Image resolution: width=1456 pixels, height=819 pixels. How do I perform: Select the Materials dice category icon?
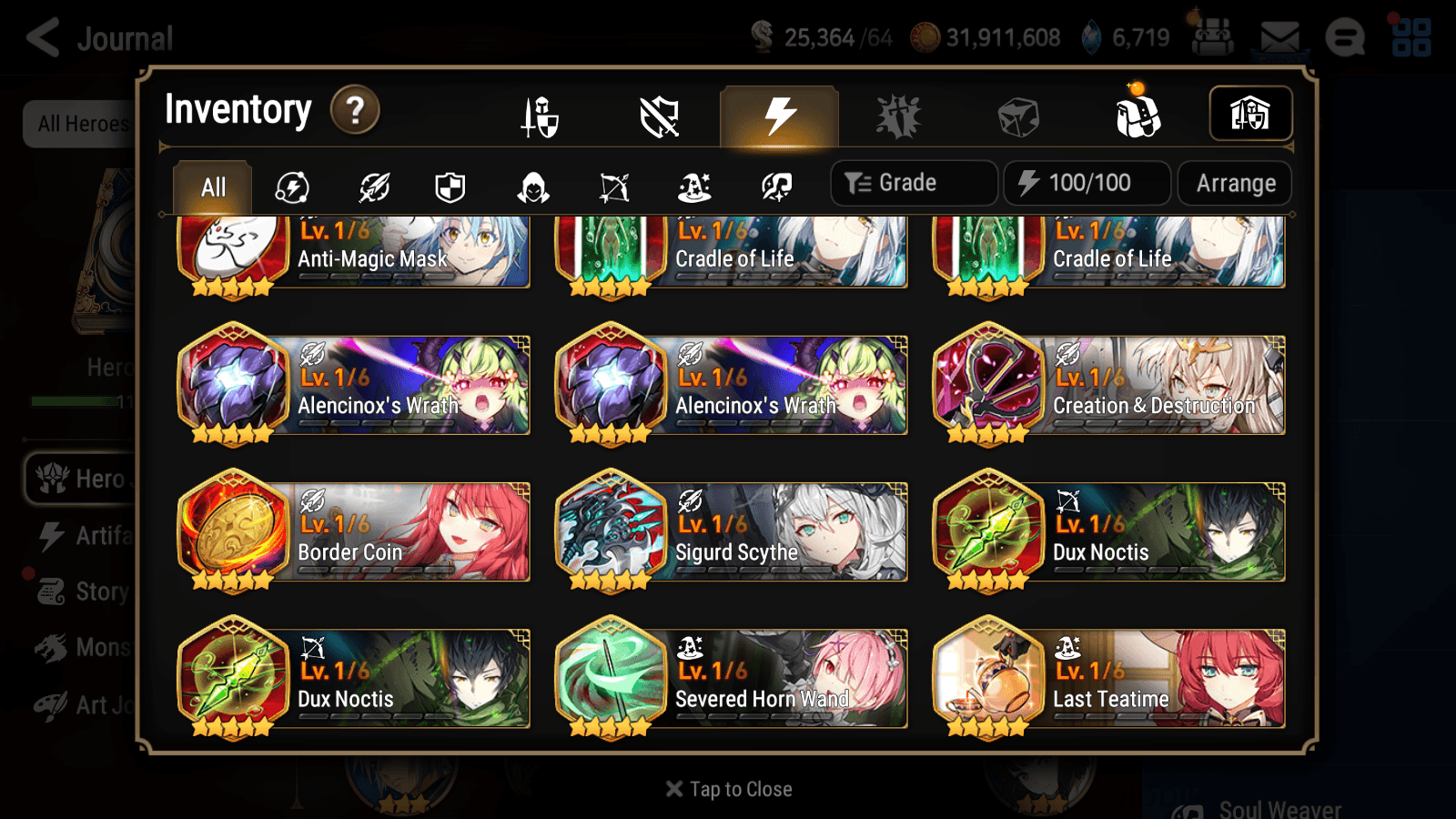(x=1017, y=115)
